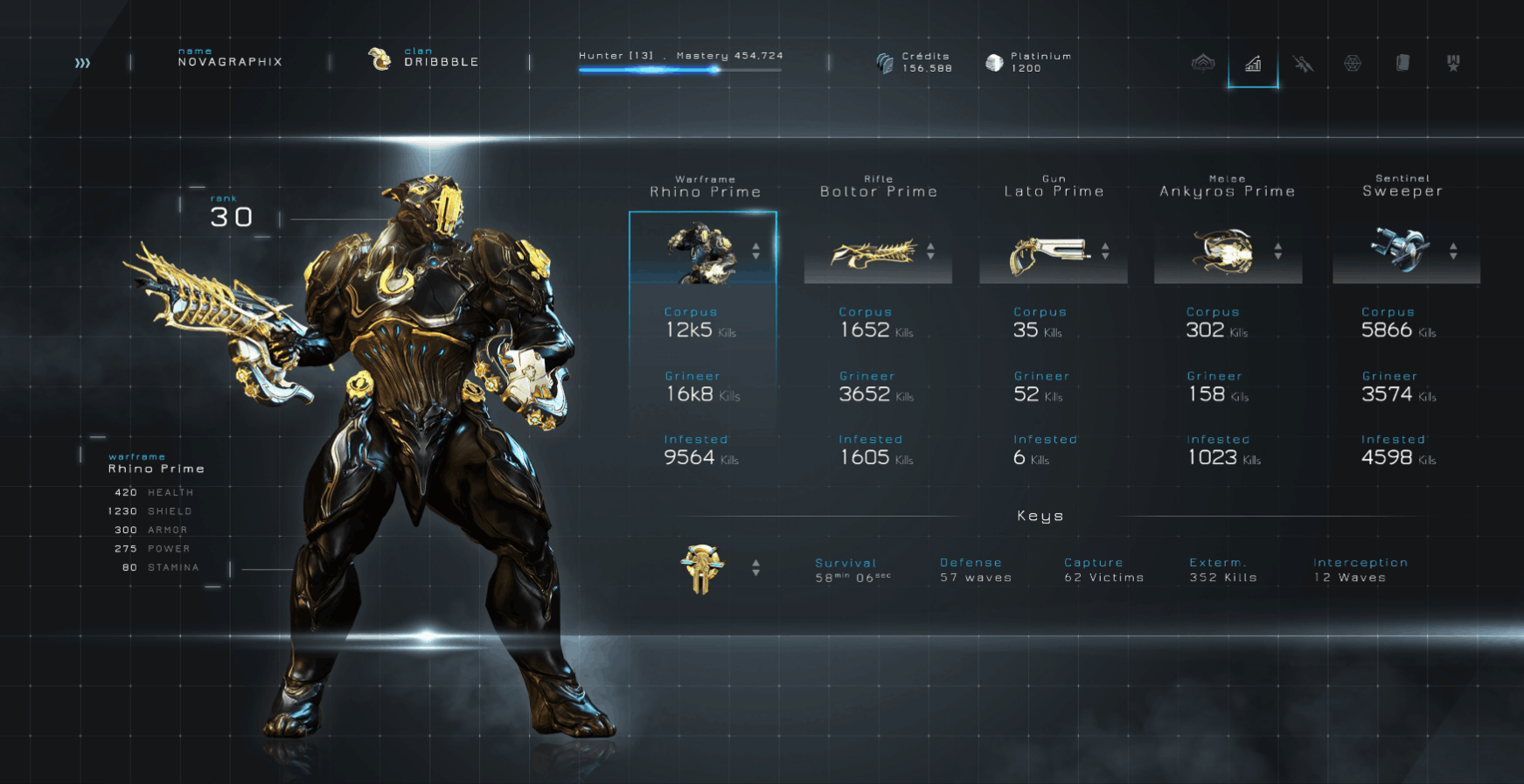Choose the Boltor Prime rifle thumbnail
The height and width of the screenshot is (784, 1524).
pos(873,253)
